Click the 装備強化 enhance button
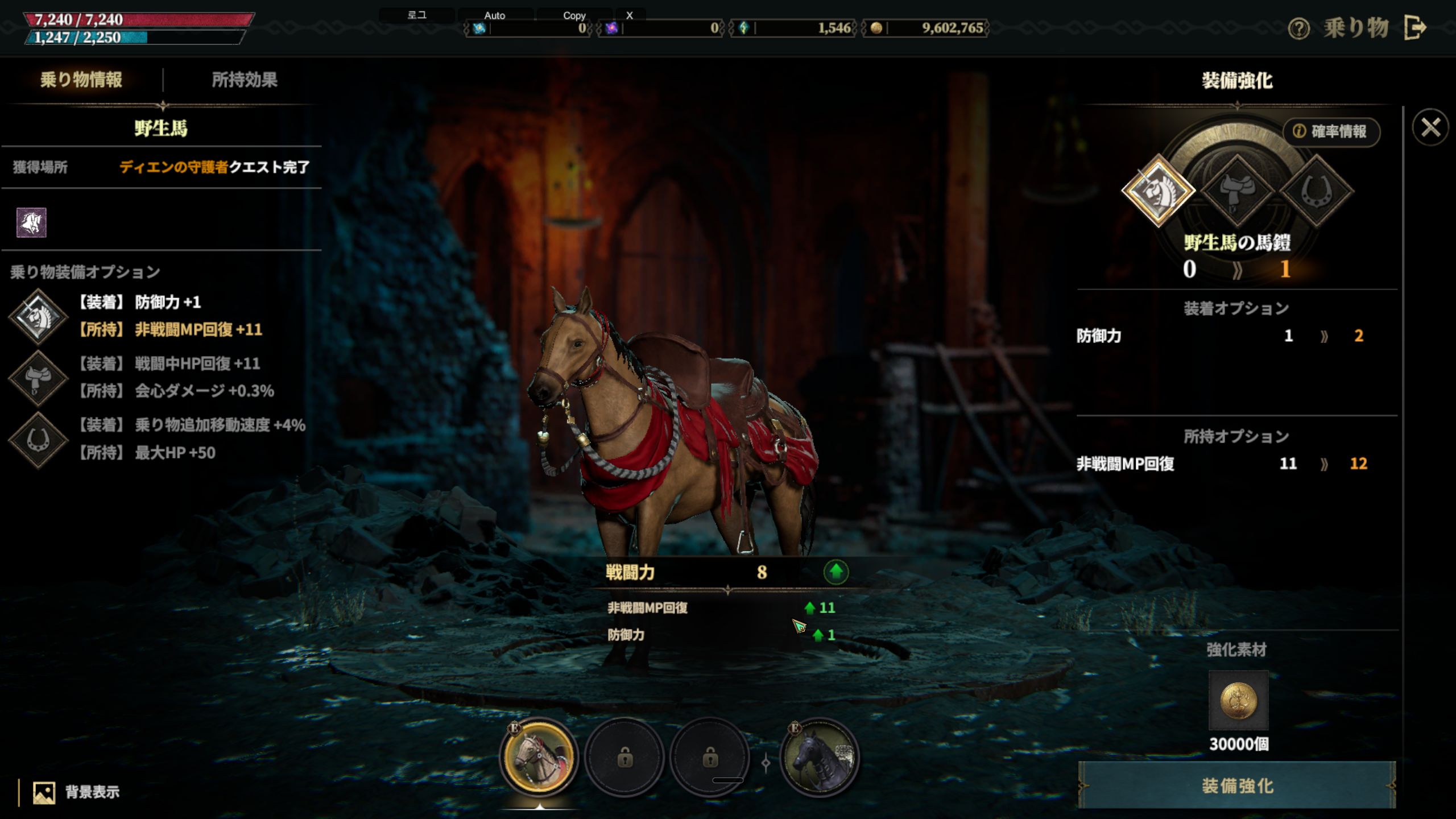The height and width of the screenshot is (819, 1456). 1237,786
